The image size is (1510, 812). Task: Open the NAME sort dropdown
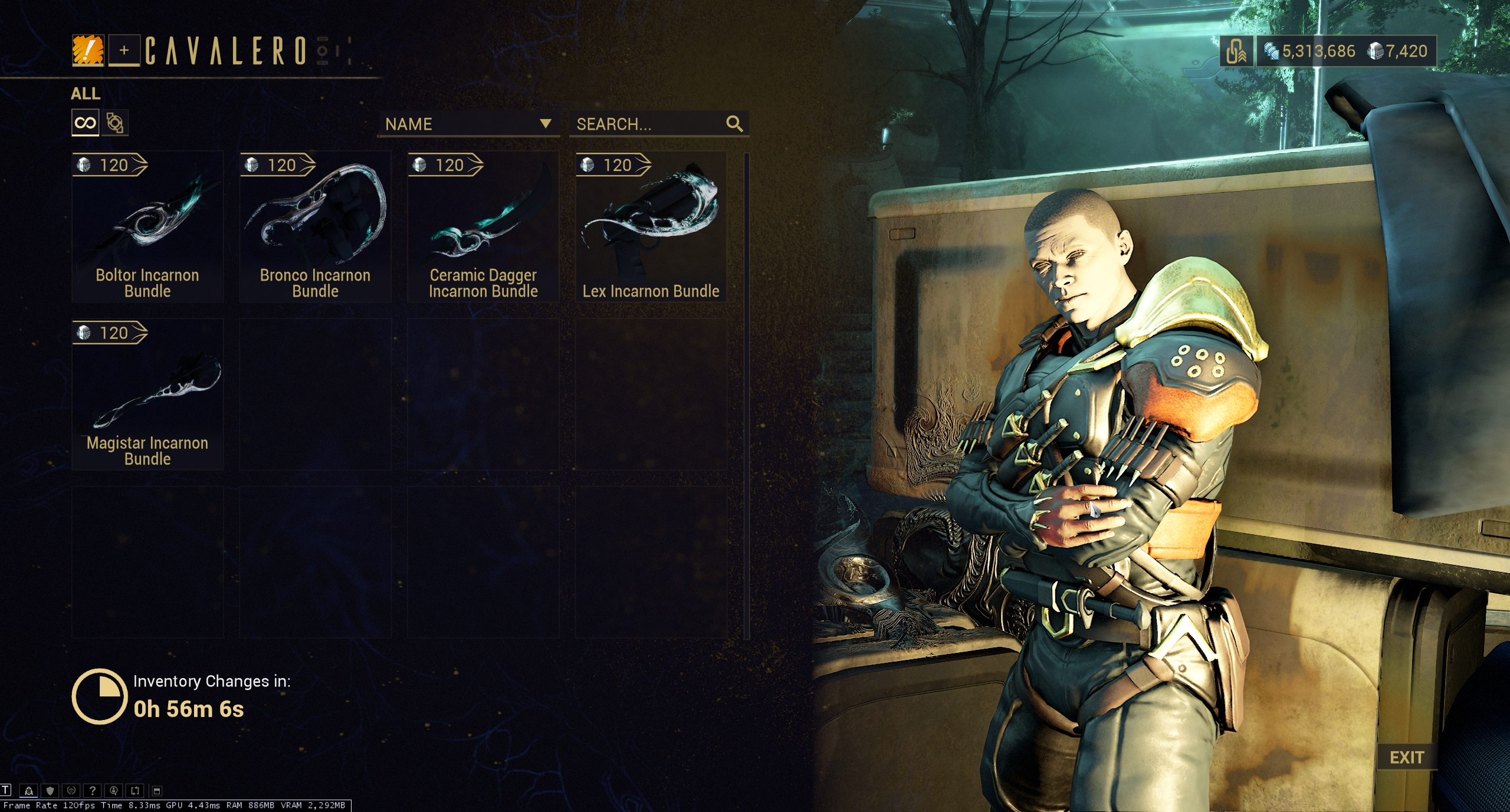coord(468,124)
